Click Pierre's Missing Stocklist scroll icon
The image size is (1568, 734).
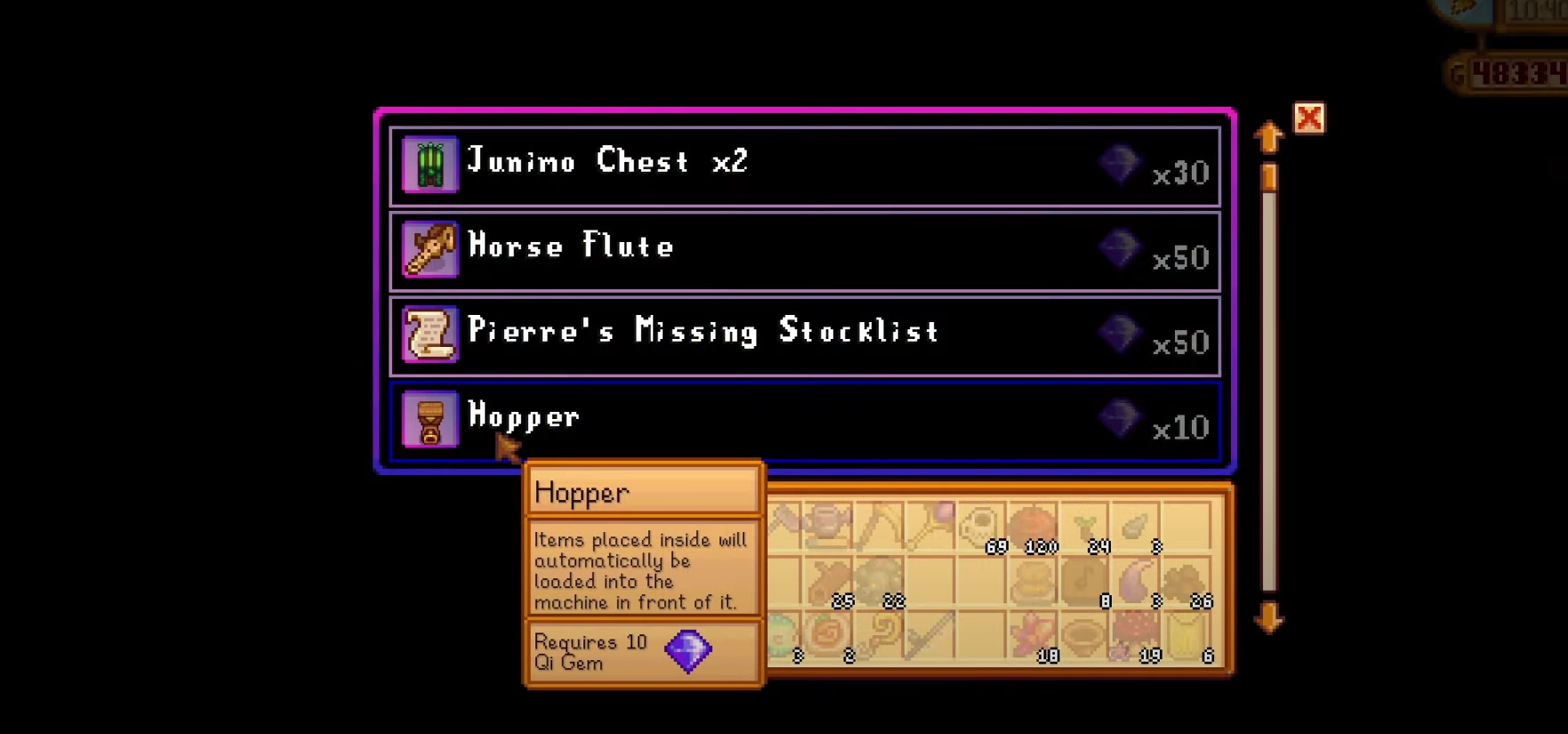pyautogui.click(x=430, y=335)
